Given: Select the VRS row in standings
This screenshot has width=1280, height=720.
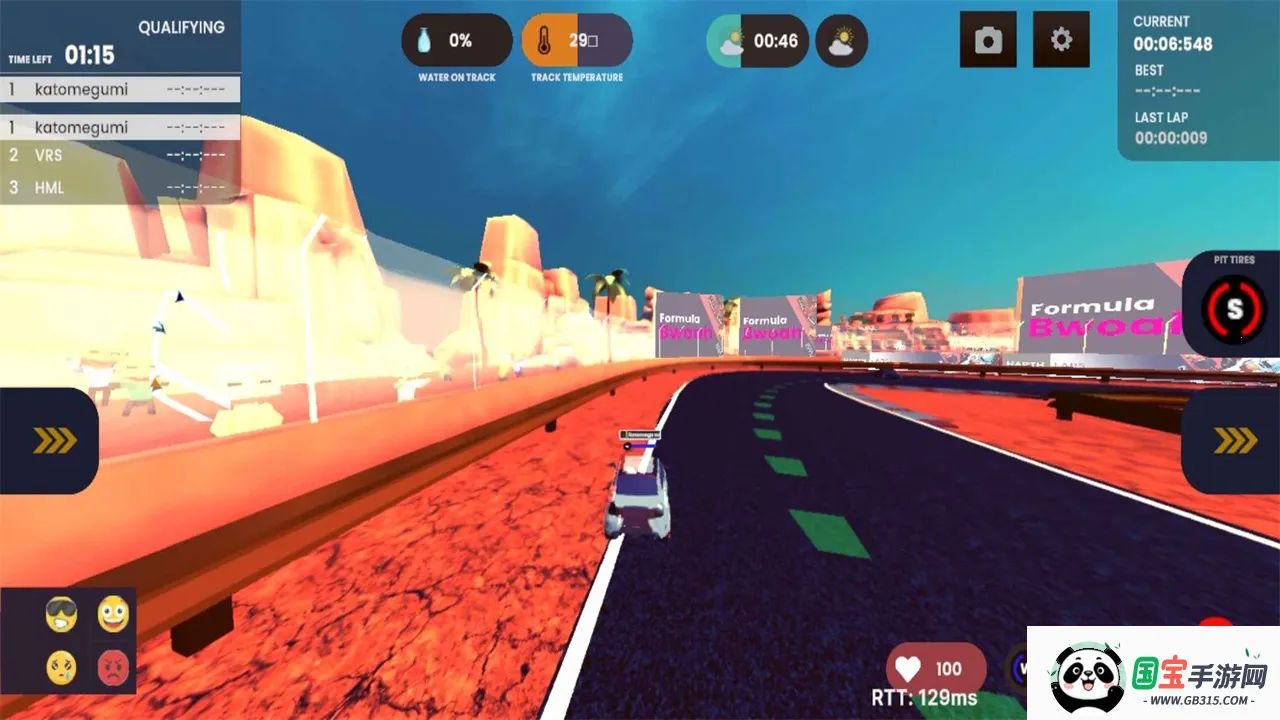Looking at the screenshot, I should [x=120, y=156].
